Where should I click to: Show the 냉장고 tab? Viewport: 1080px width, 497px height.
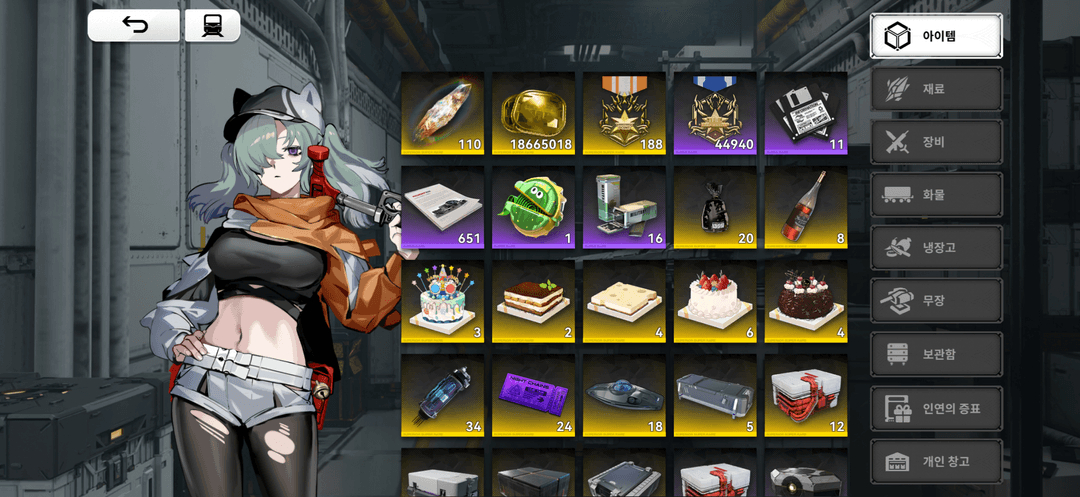click(x=936, y=248)
